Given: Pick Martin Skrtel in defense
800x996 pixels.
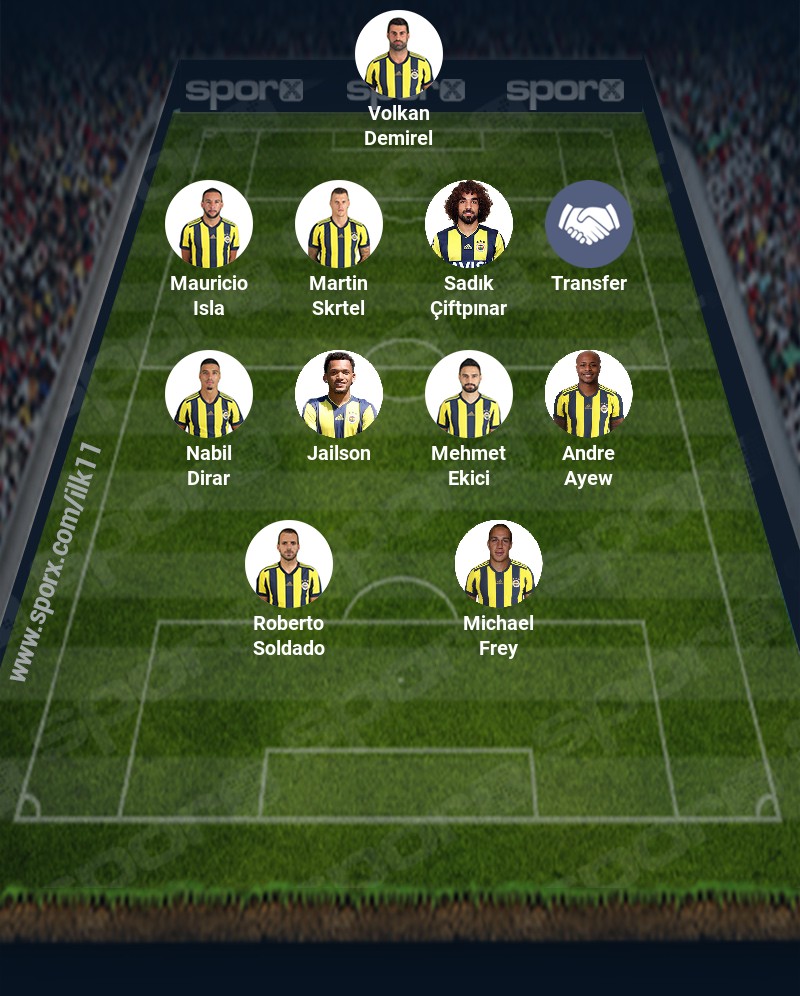Looking at the screenshot, I should pyautogui.click(x=338, y=225).
